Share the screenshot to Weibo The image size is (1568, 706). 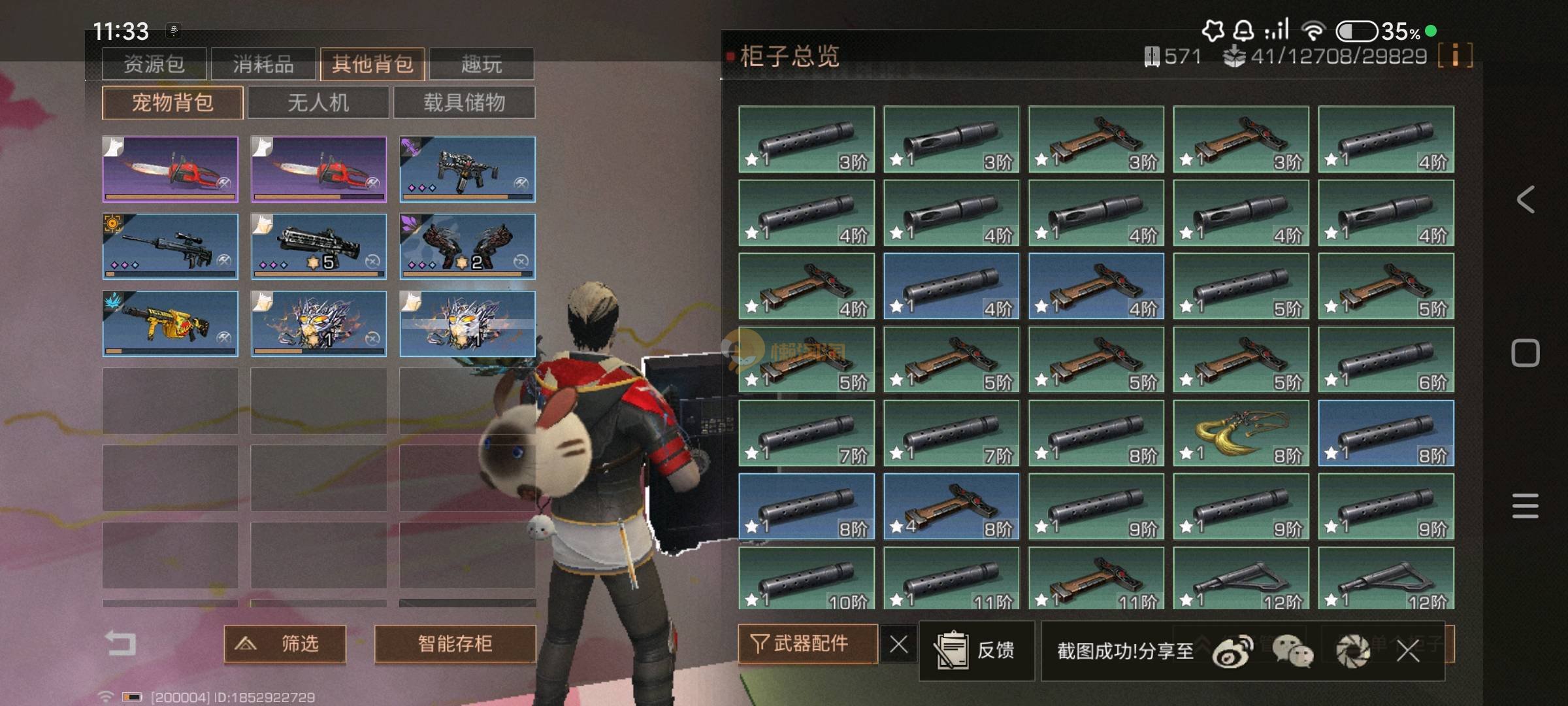click(1232, 652)
